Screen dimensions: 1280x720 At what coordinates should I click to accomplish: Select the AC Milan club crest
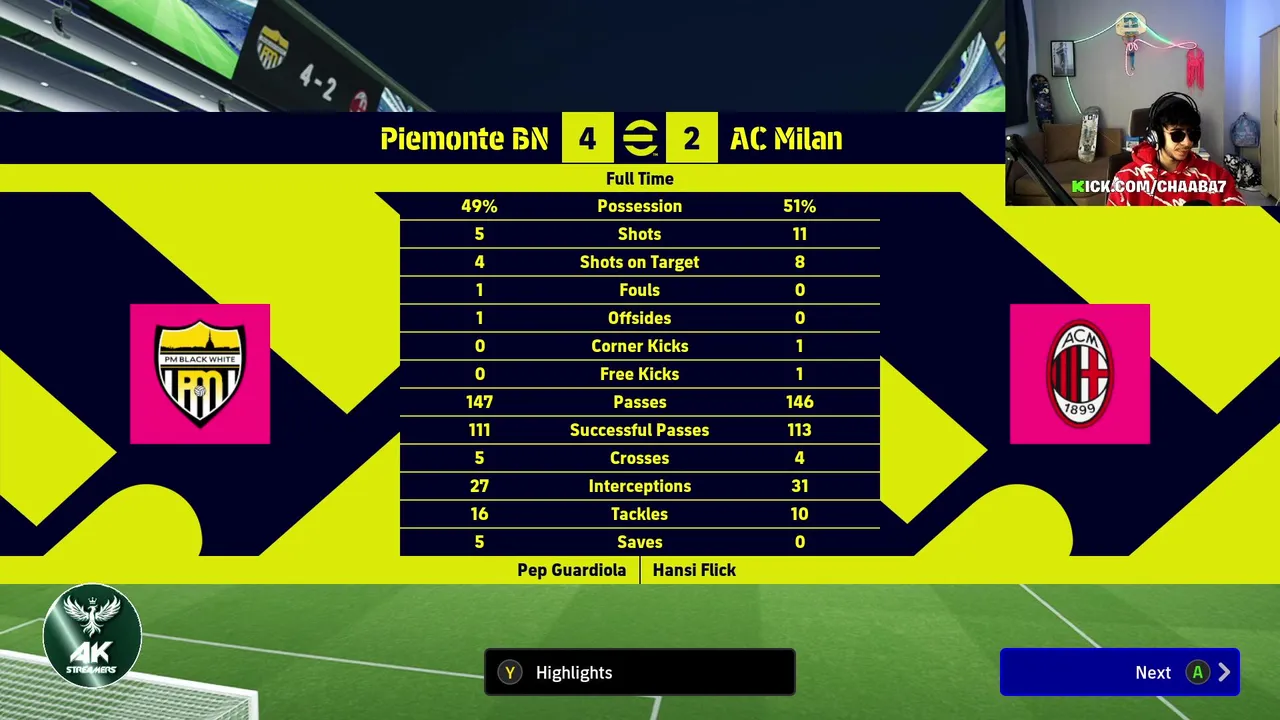[1079, 373]
